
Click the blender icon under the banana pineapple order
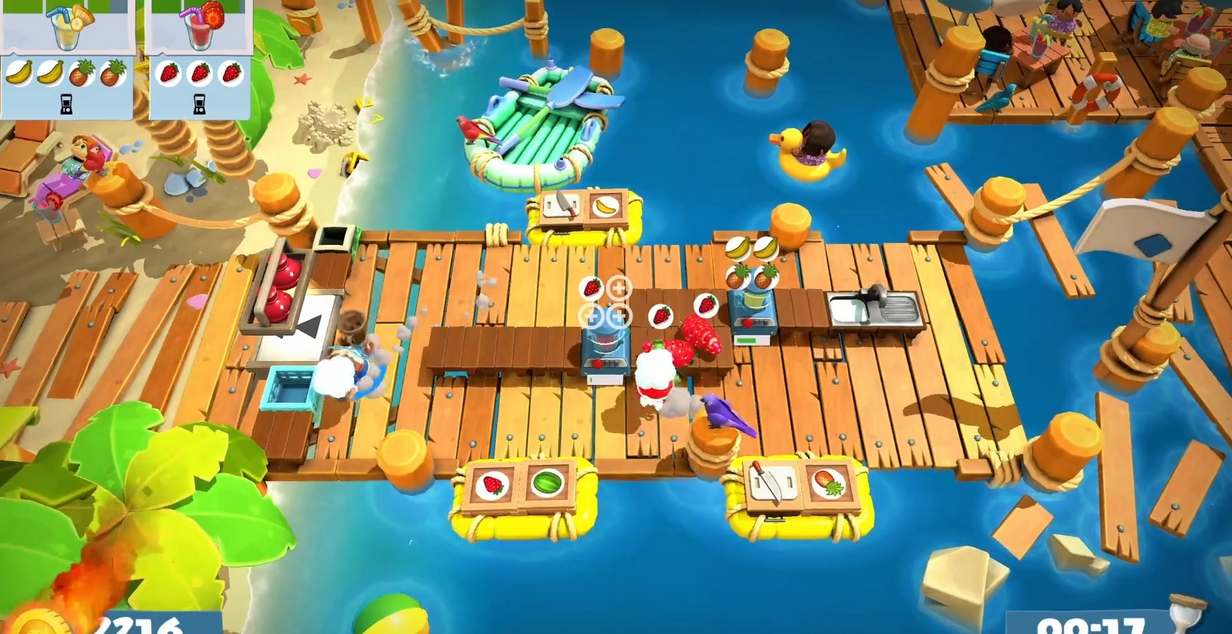coord(67,103)
